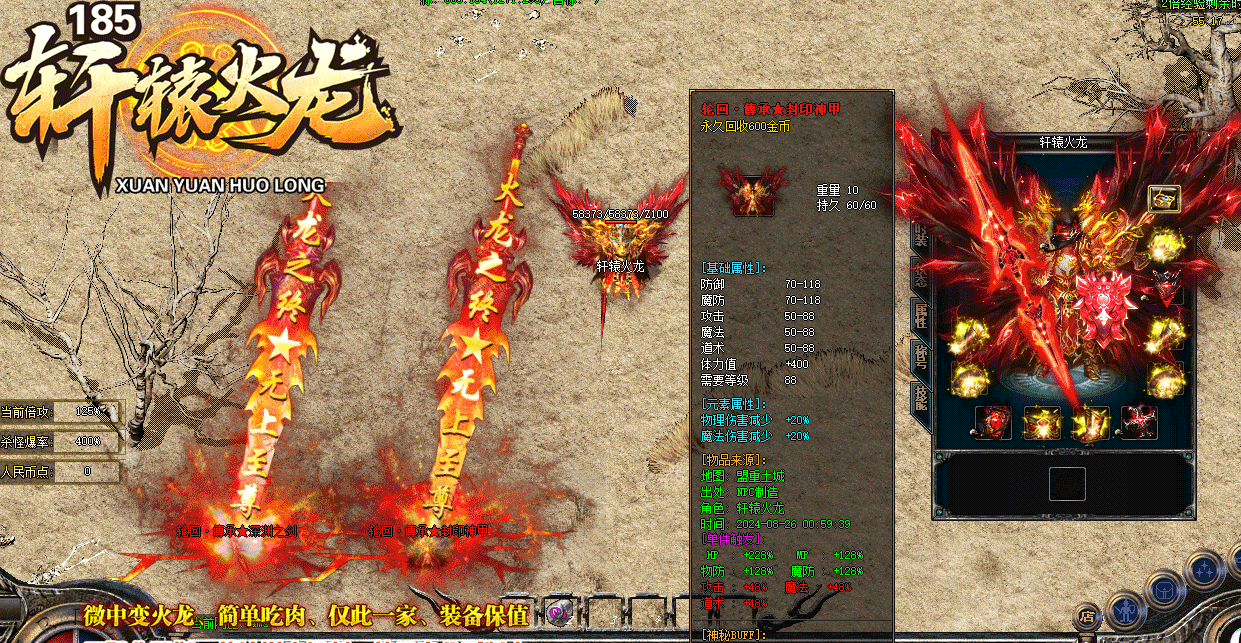1241x643 pixels.
Task: Switch to the 属性 tab
Action: click(x=920, y=316)
